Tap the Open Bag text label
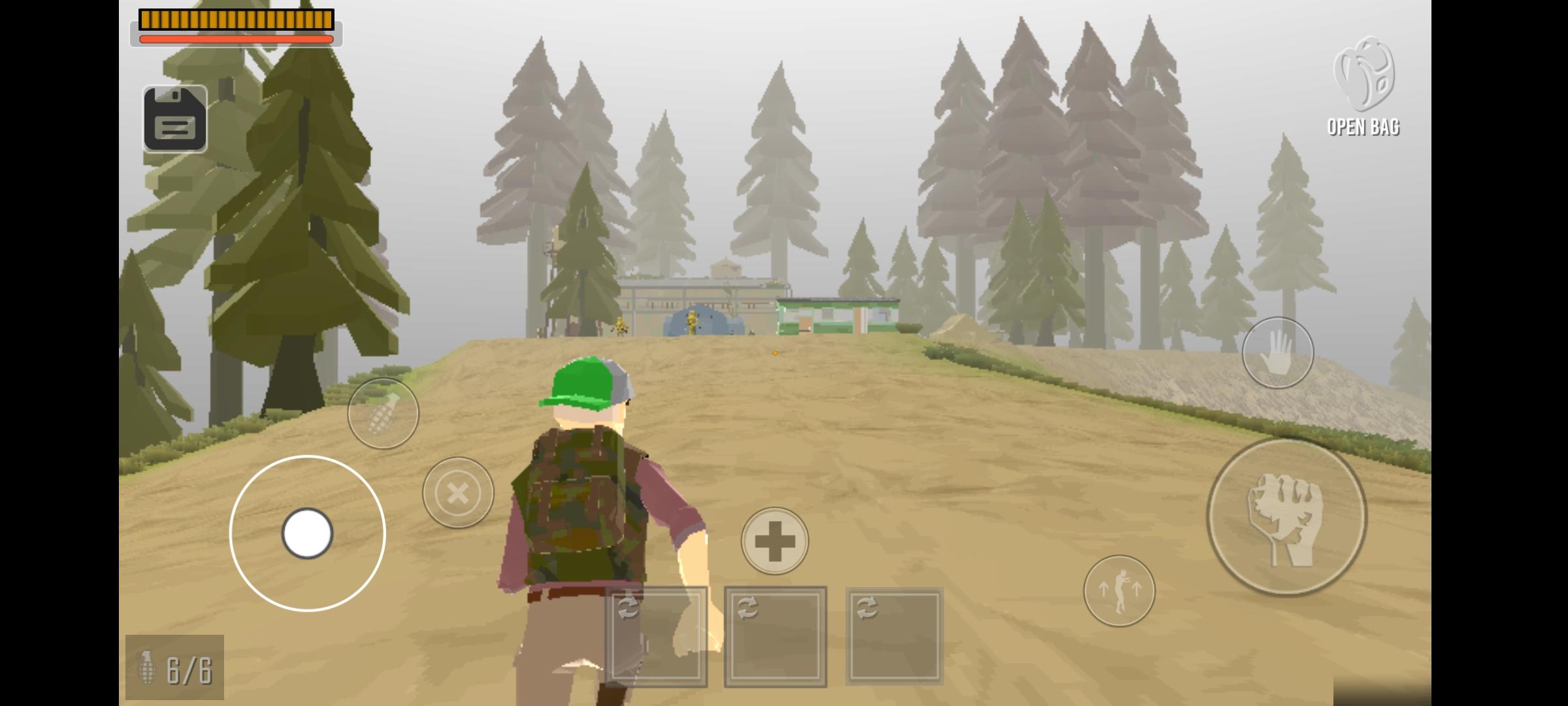This screenshot has height=706, width=1568. pyautogui.click(x=1364, y=128)
